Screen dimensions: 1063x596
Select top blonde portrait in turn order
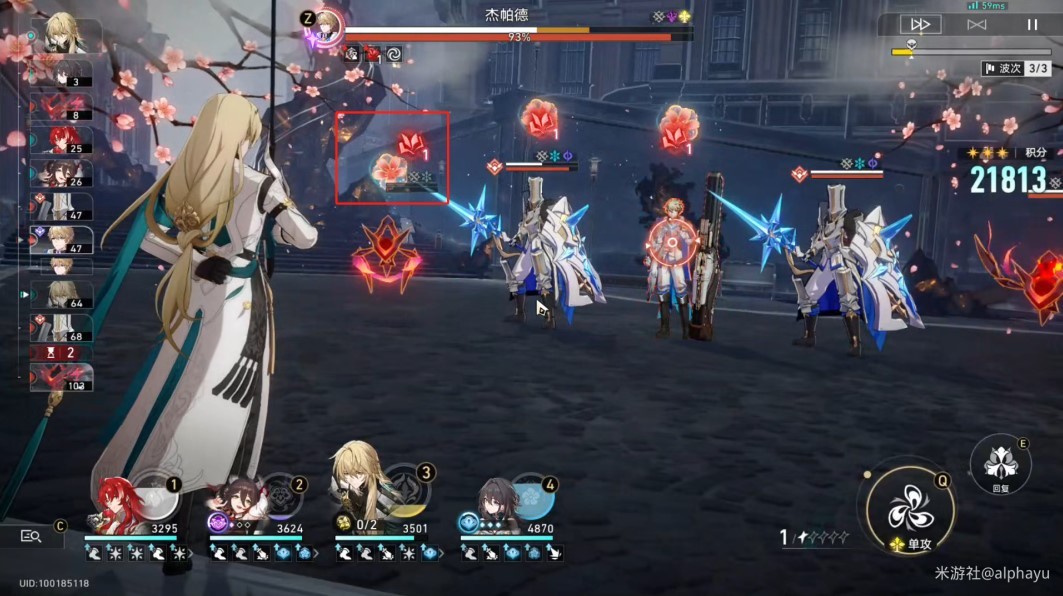coord(67,35)
